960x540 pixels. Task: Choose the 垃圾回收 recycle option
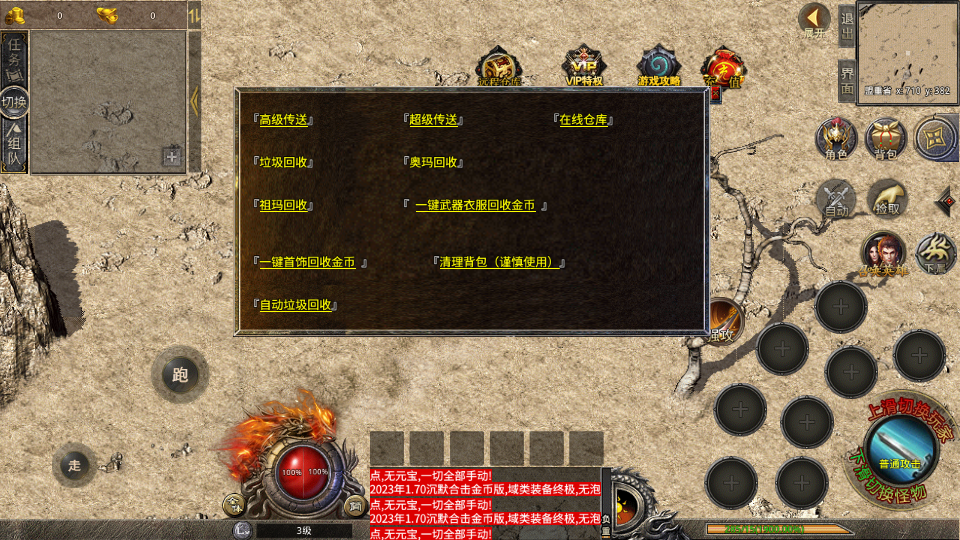[285, 162]
